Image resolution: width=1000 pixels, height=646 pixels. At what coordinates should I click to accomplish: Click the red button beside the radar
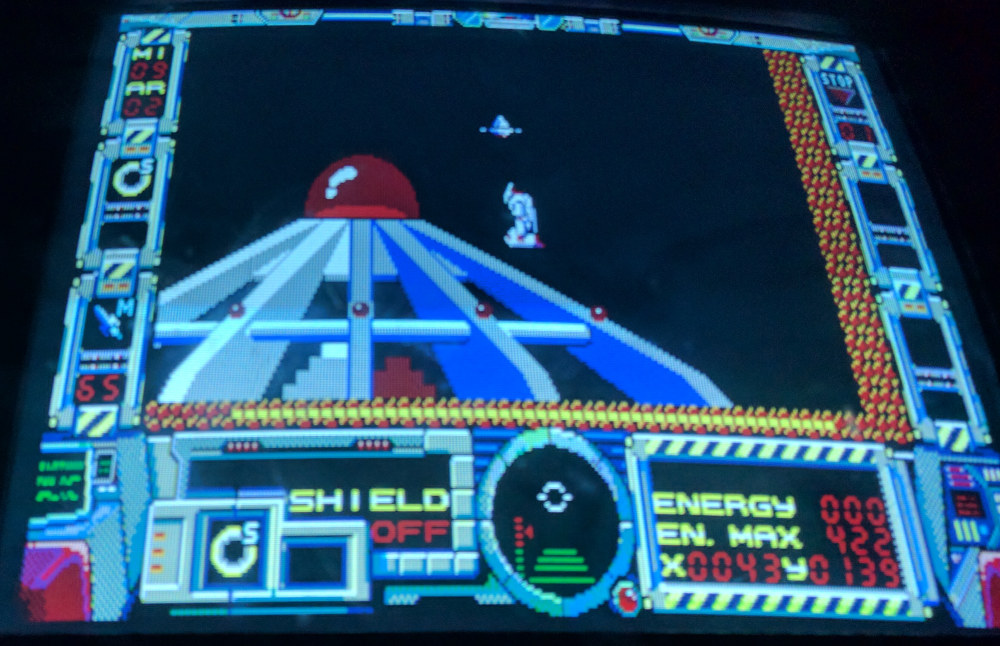point(629,596)
